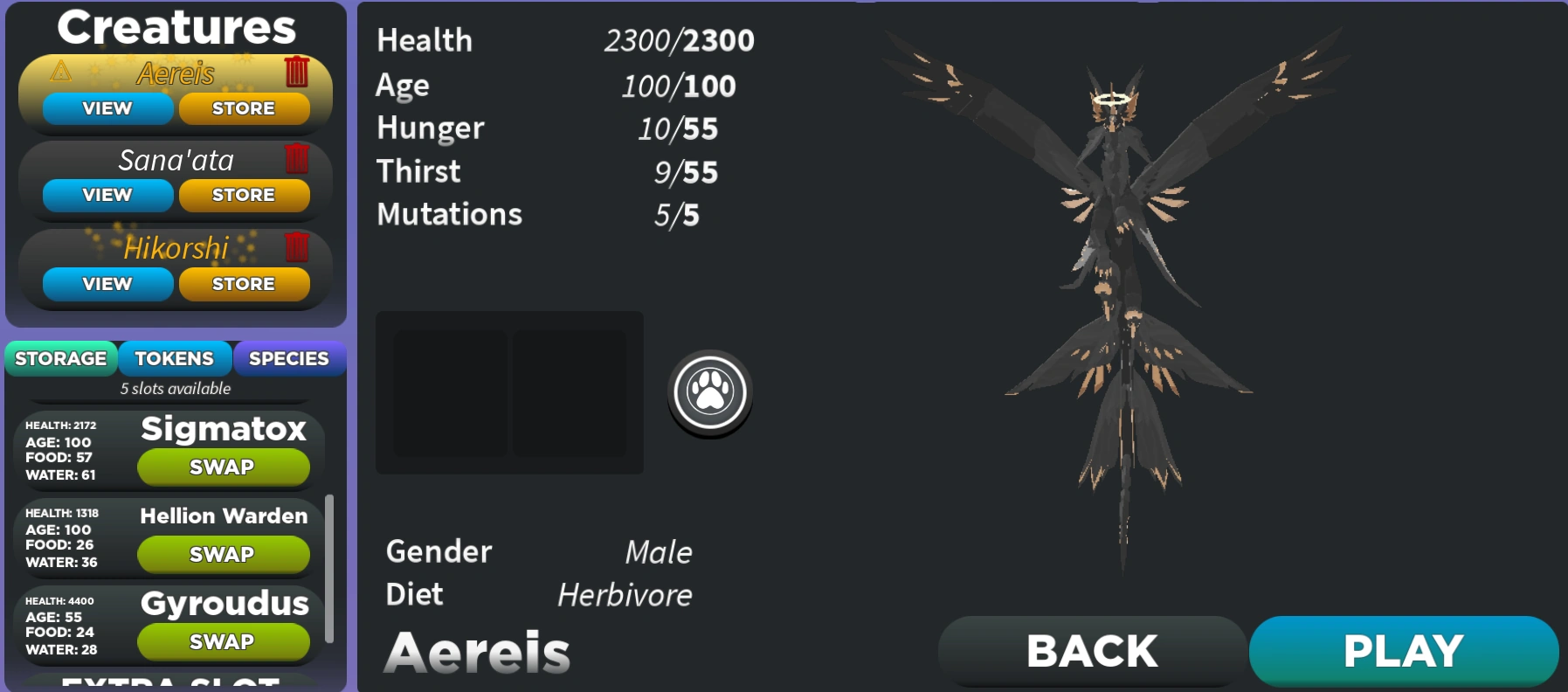Image resolution: width=1568 pixels, height=692 pixels.
Task: Store Hikorshi away
Action: (x=244, y=283)
